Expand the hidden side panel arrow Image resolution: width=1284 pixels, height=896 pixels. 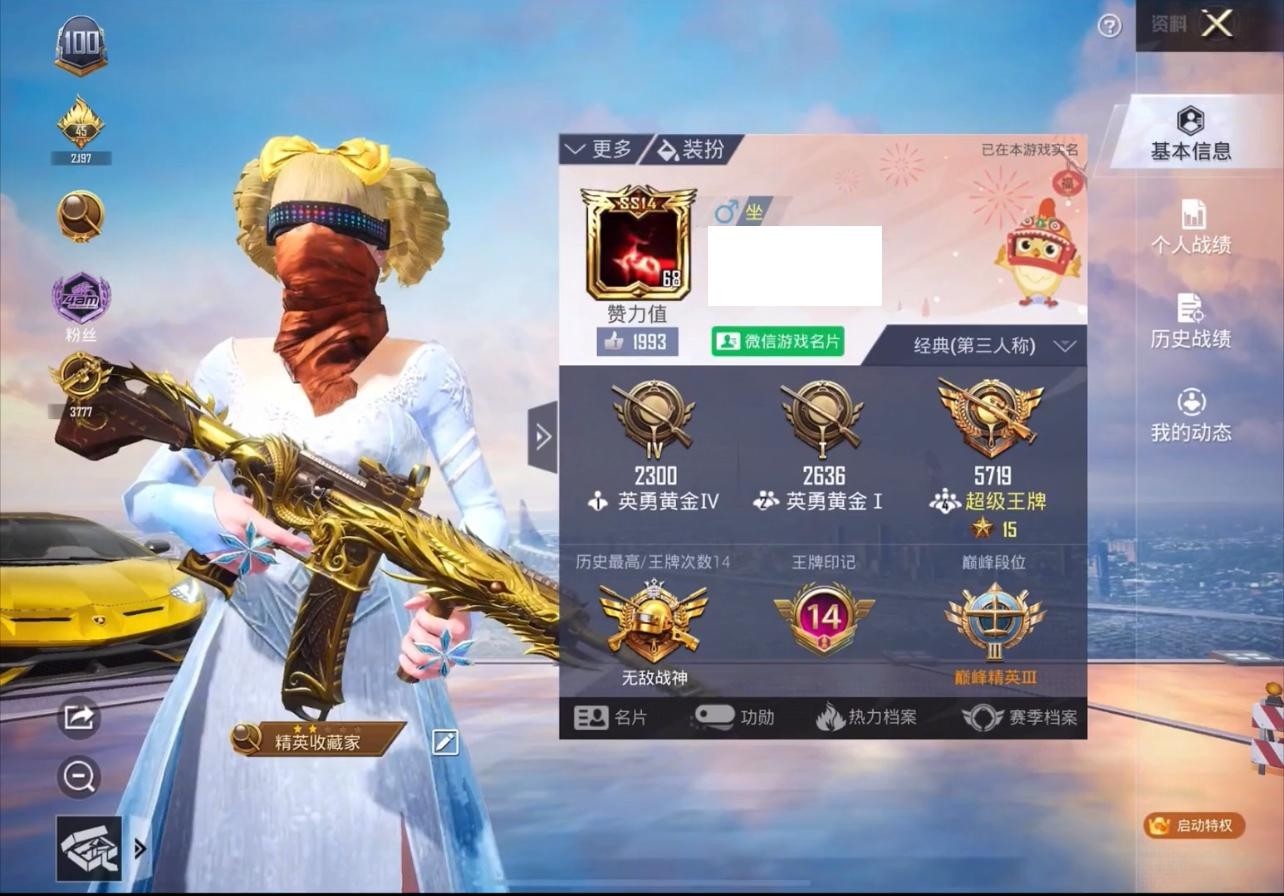tap(543, 437)
